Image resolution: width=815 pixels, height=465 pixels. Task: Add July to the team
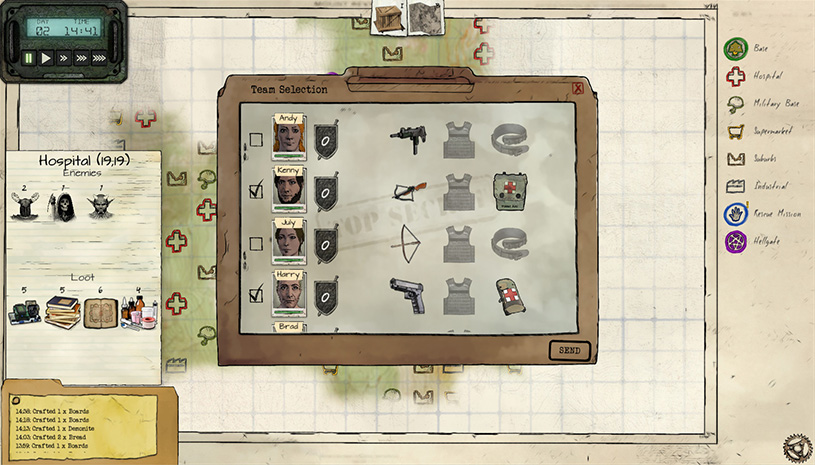[x=256, y=243]
